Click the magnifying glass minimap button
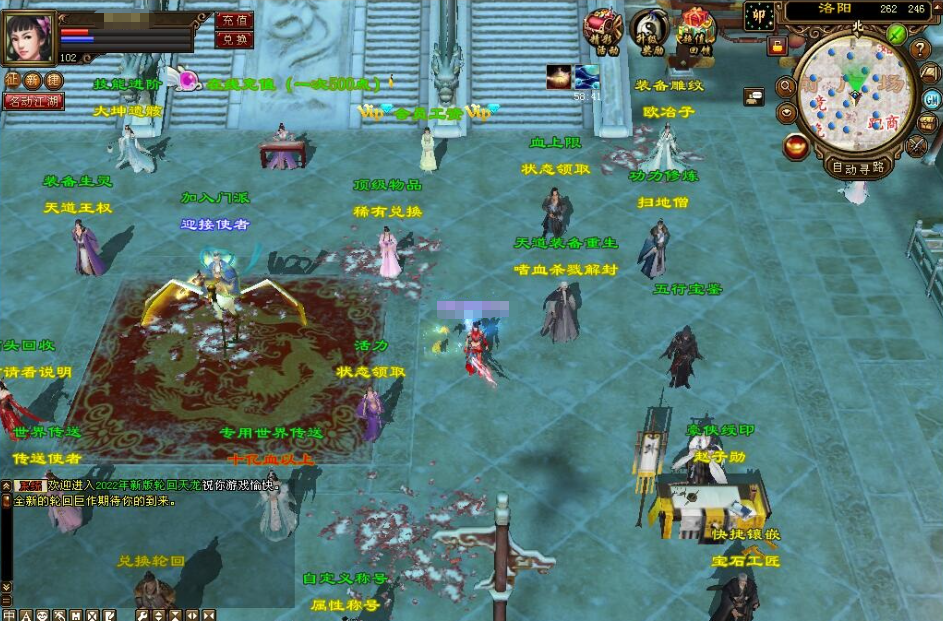 [787, 88]
